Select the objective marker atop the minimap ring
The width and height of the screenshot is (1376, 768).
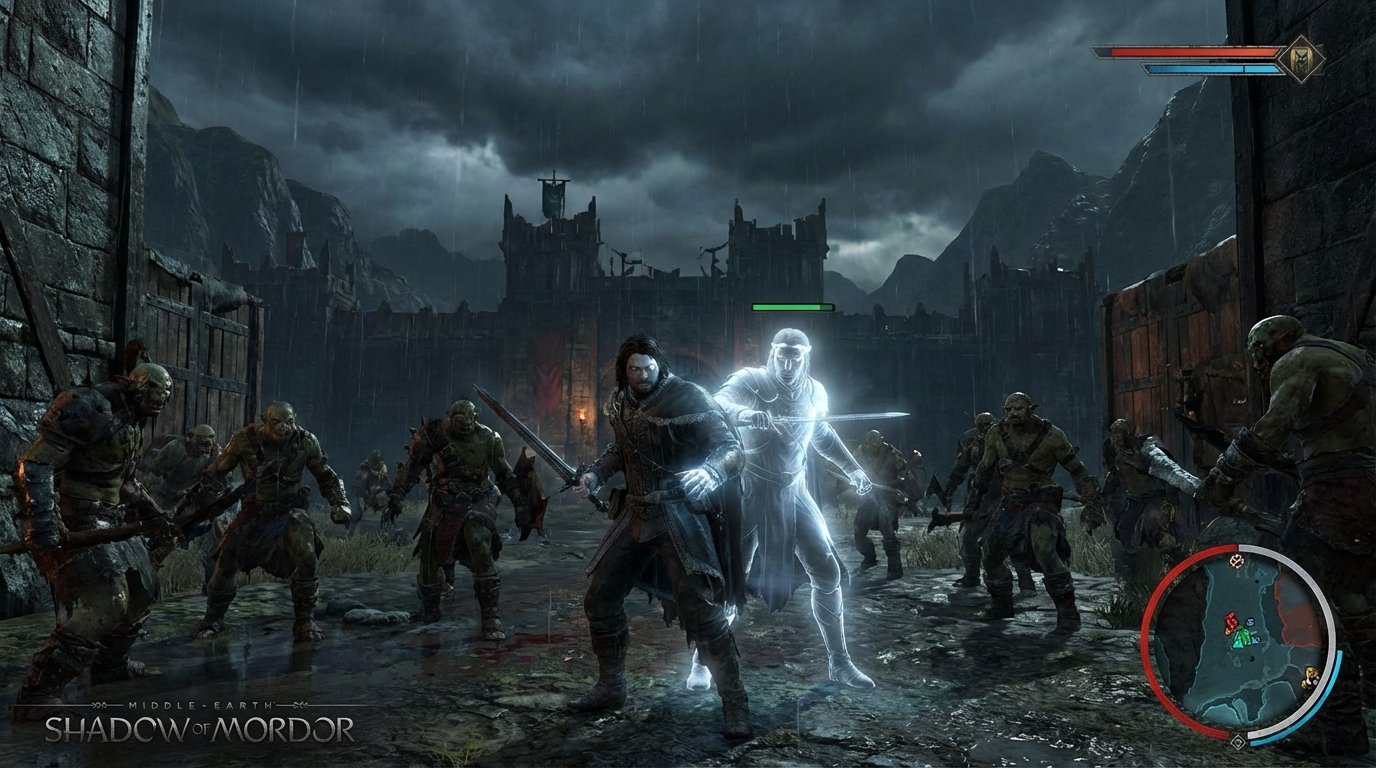click(1237, 562)
